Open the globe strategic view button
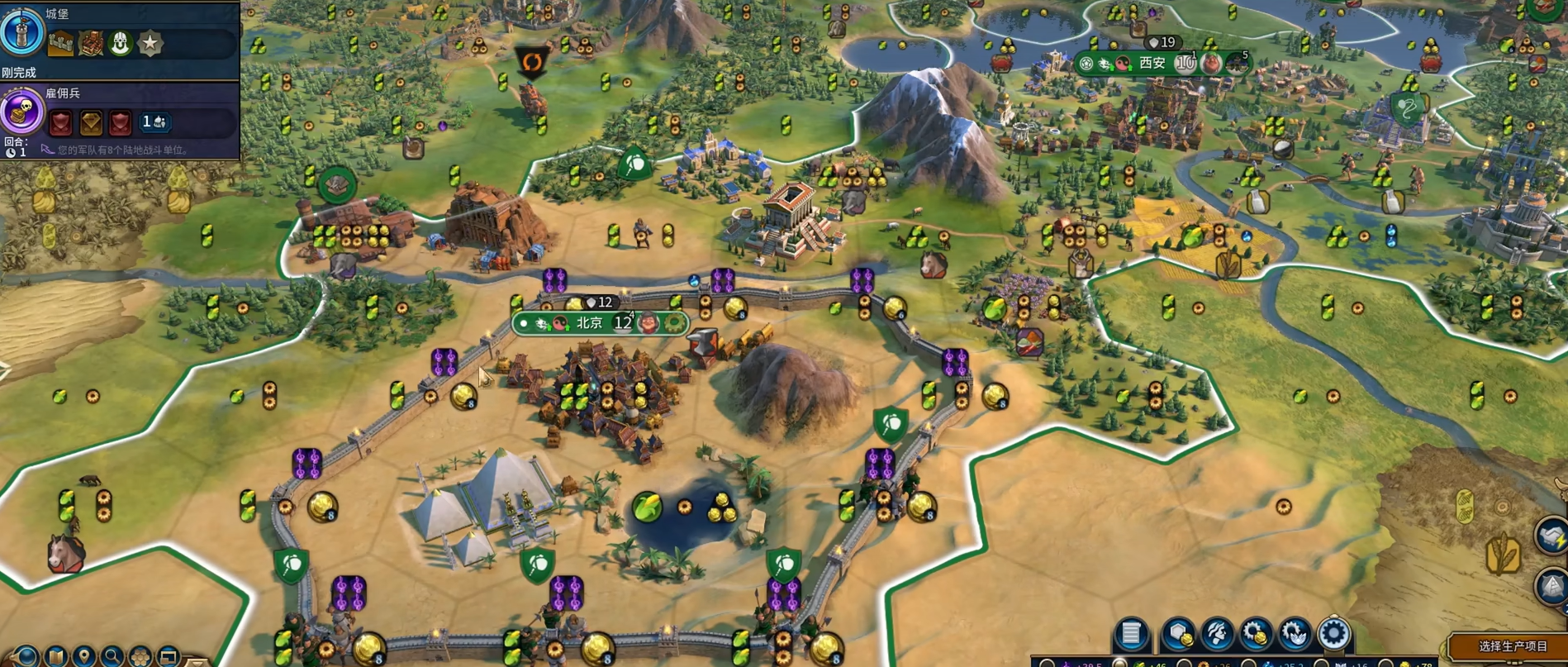This screenshot has width=1568, height=667. 25,658
